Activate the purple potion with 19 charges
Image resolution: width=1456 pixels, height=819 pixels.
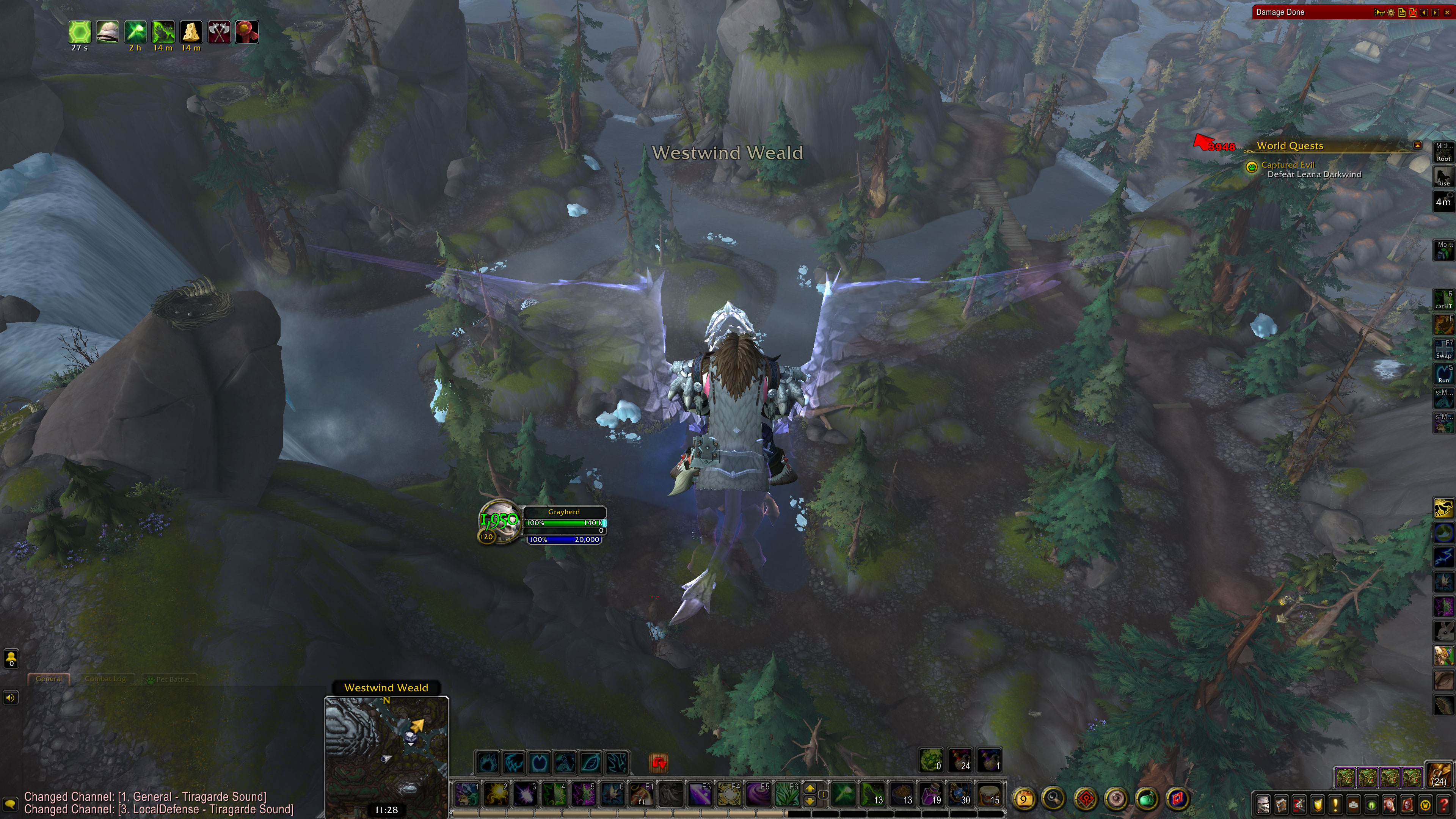coord(932,794)
